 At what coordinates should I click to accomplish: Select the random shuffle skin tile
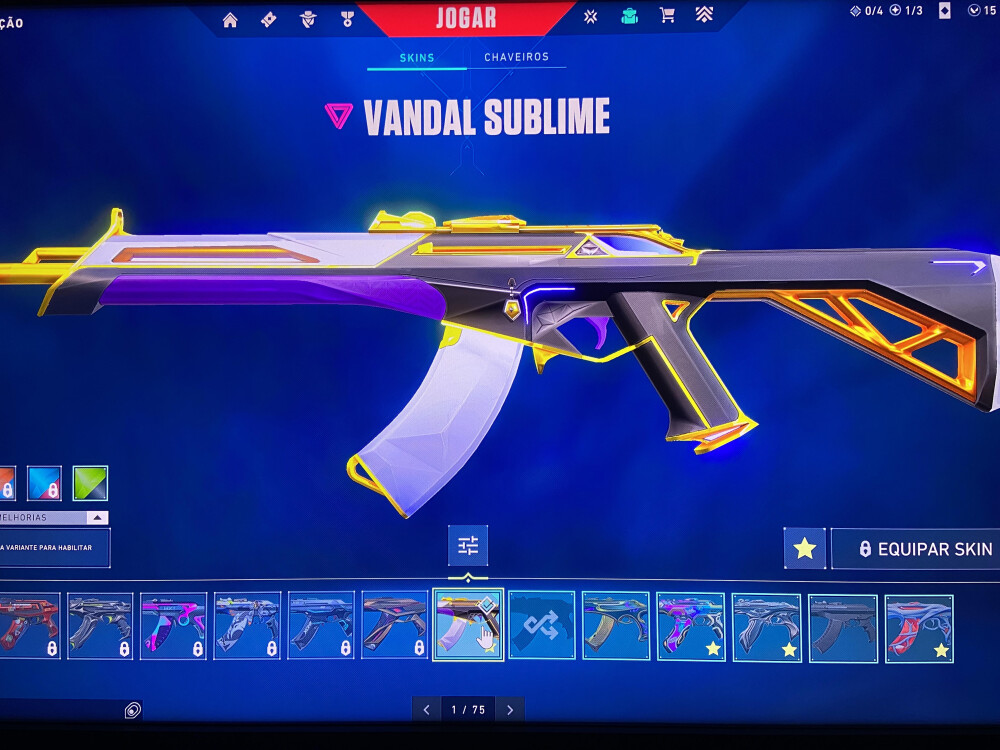pos(542,625)
